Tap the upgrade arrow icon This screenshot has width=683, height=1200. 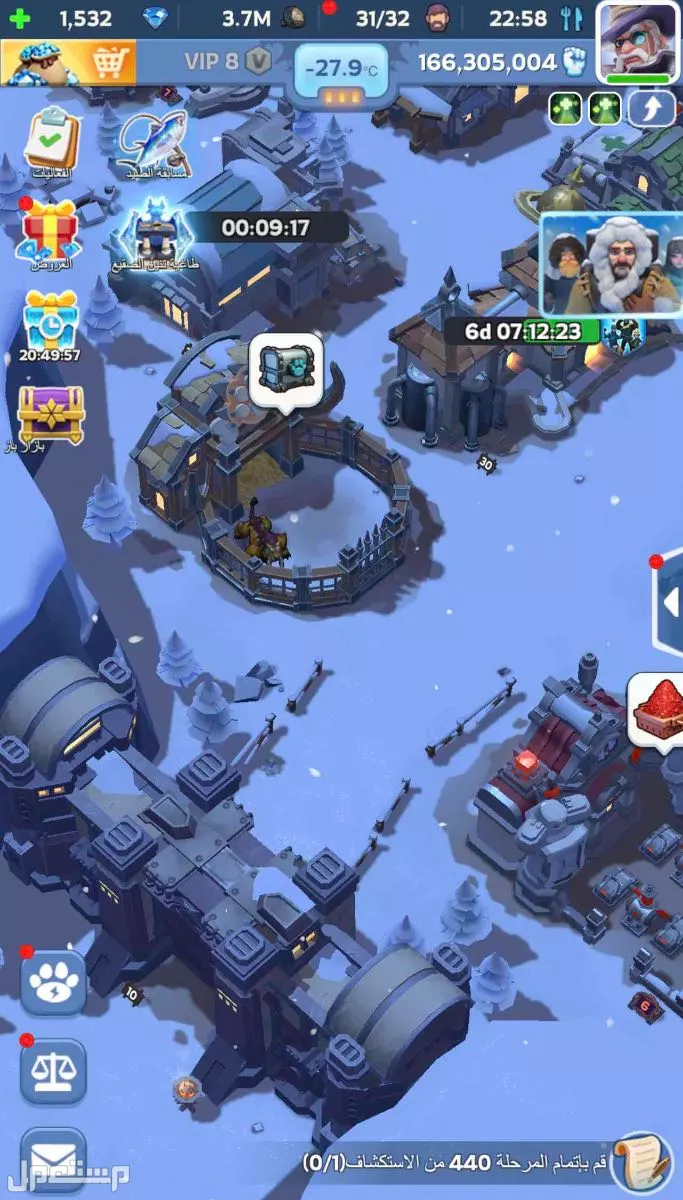click(651, 108)
